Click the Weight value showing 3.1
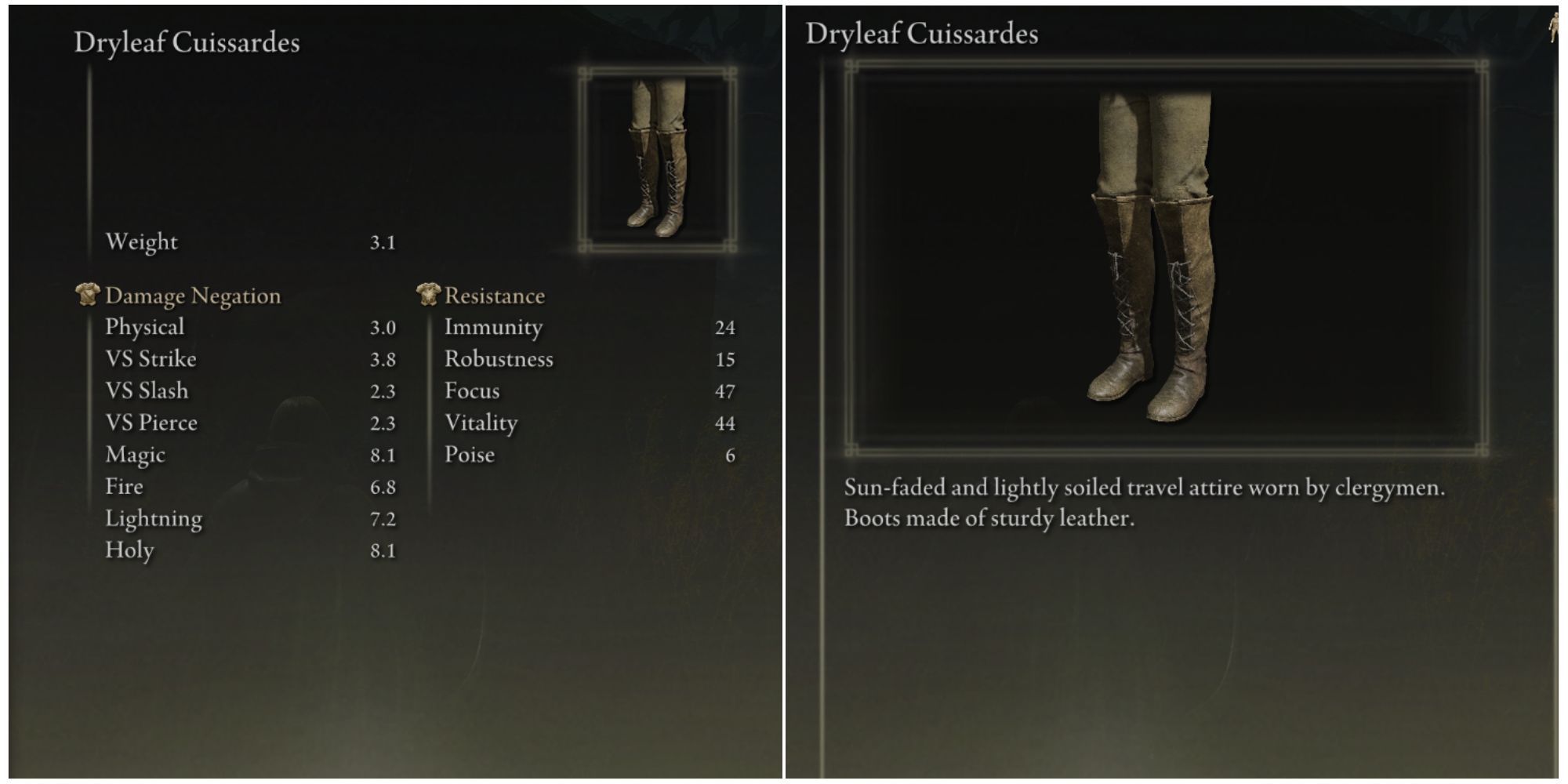This screenshot has height=784, width=1568. point(382,242)
